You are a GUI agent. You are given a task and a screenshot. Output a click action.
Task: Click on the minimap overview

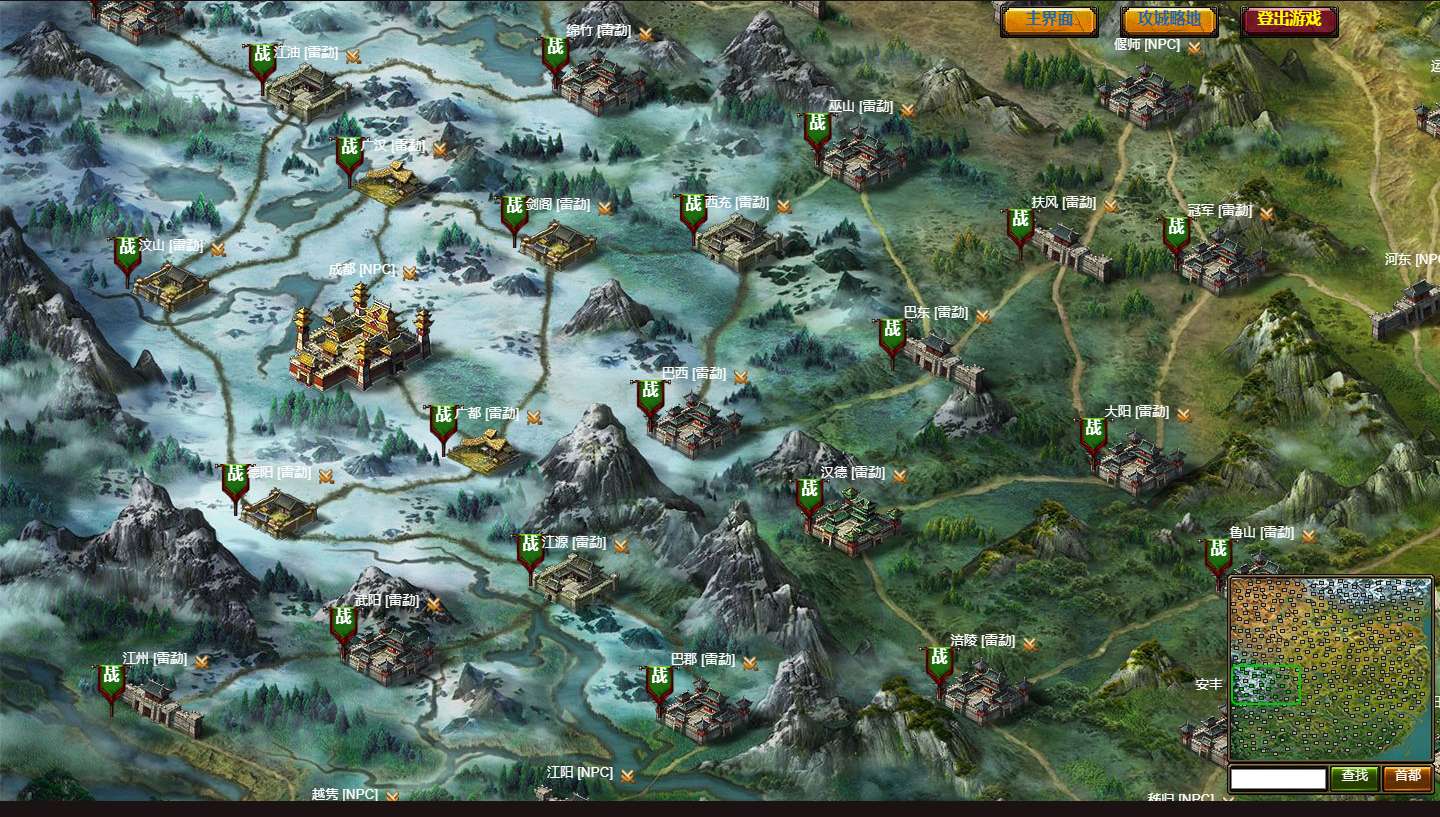pyautogui.click(x=1330, y=668)
